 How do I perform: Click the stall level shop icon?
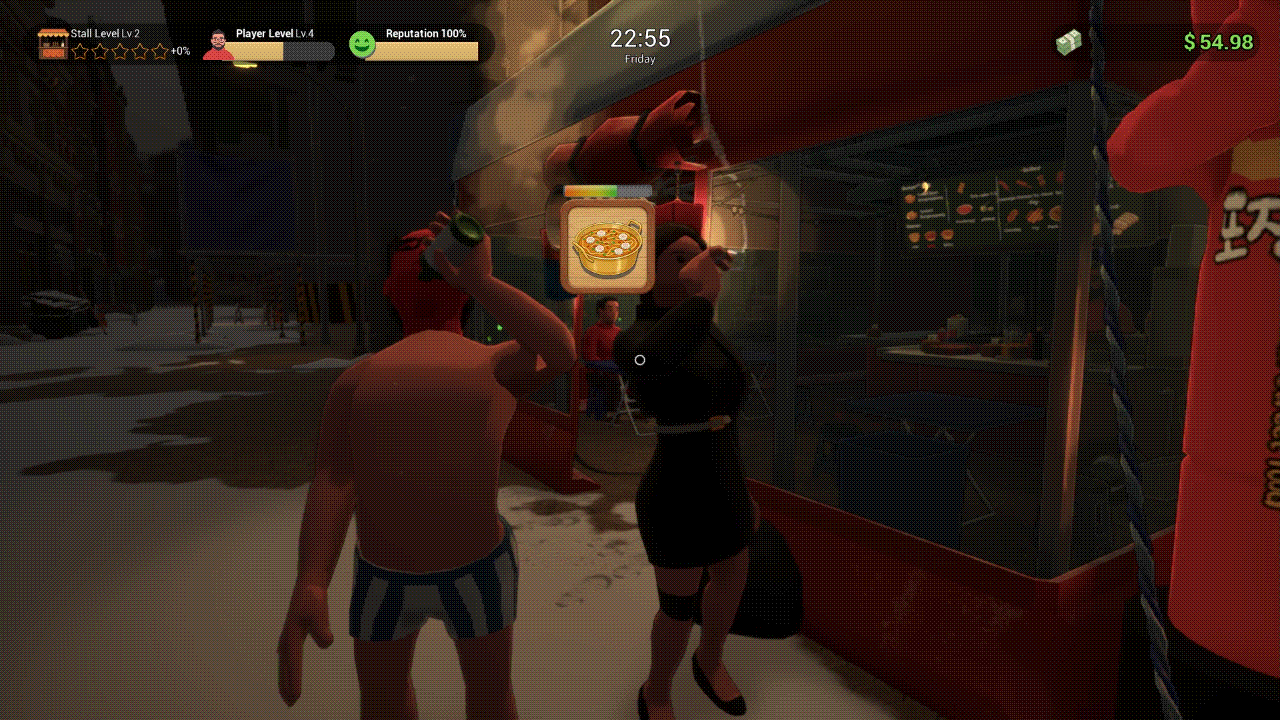(53, 44)
